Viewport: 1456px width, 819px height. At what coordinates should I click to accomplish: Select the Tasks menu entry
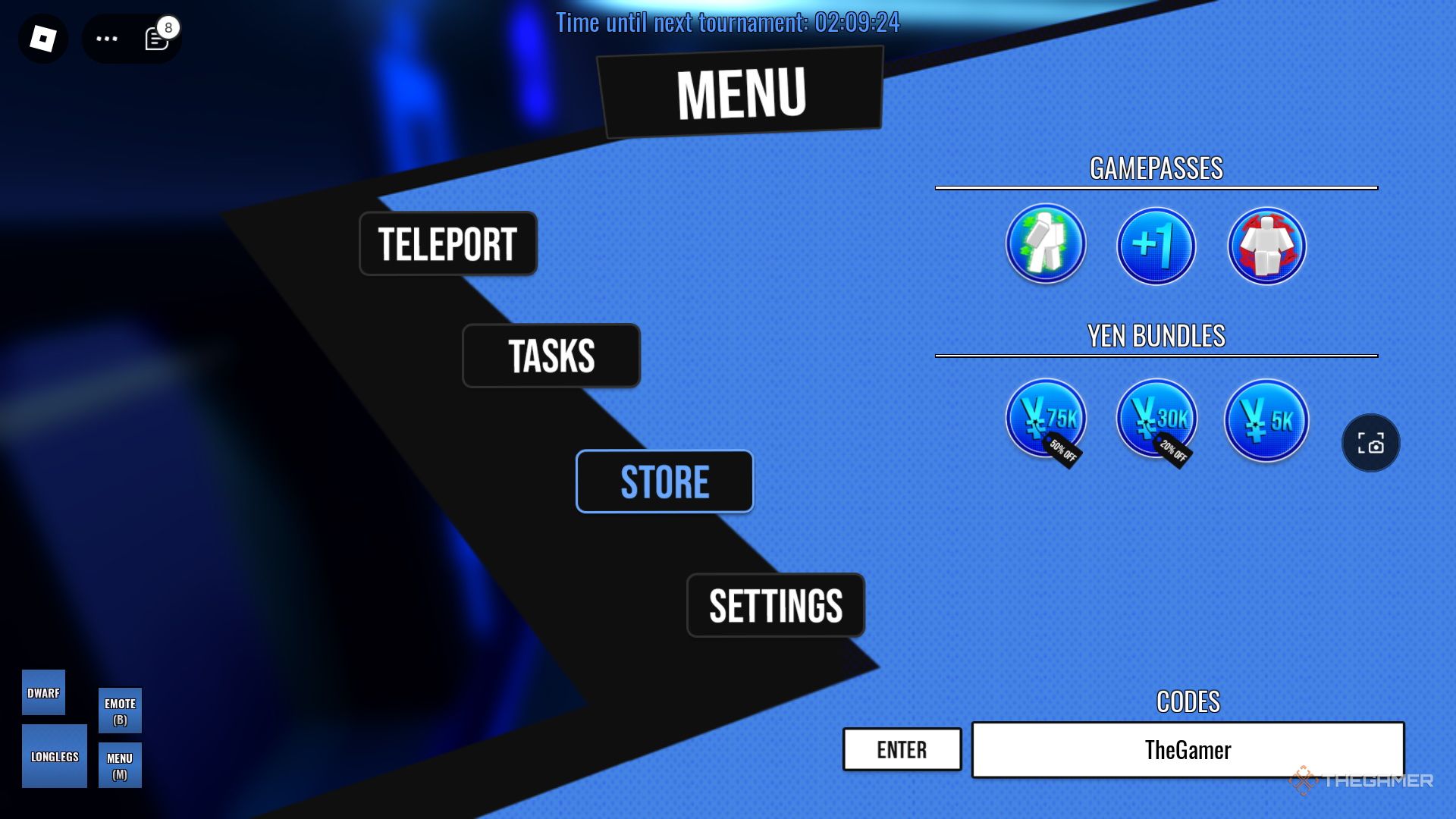pos(551,356)
